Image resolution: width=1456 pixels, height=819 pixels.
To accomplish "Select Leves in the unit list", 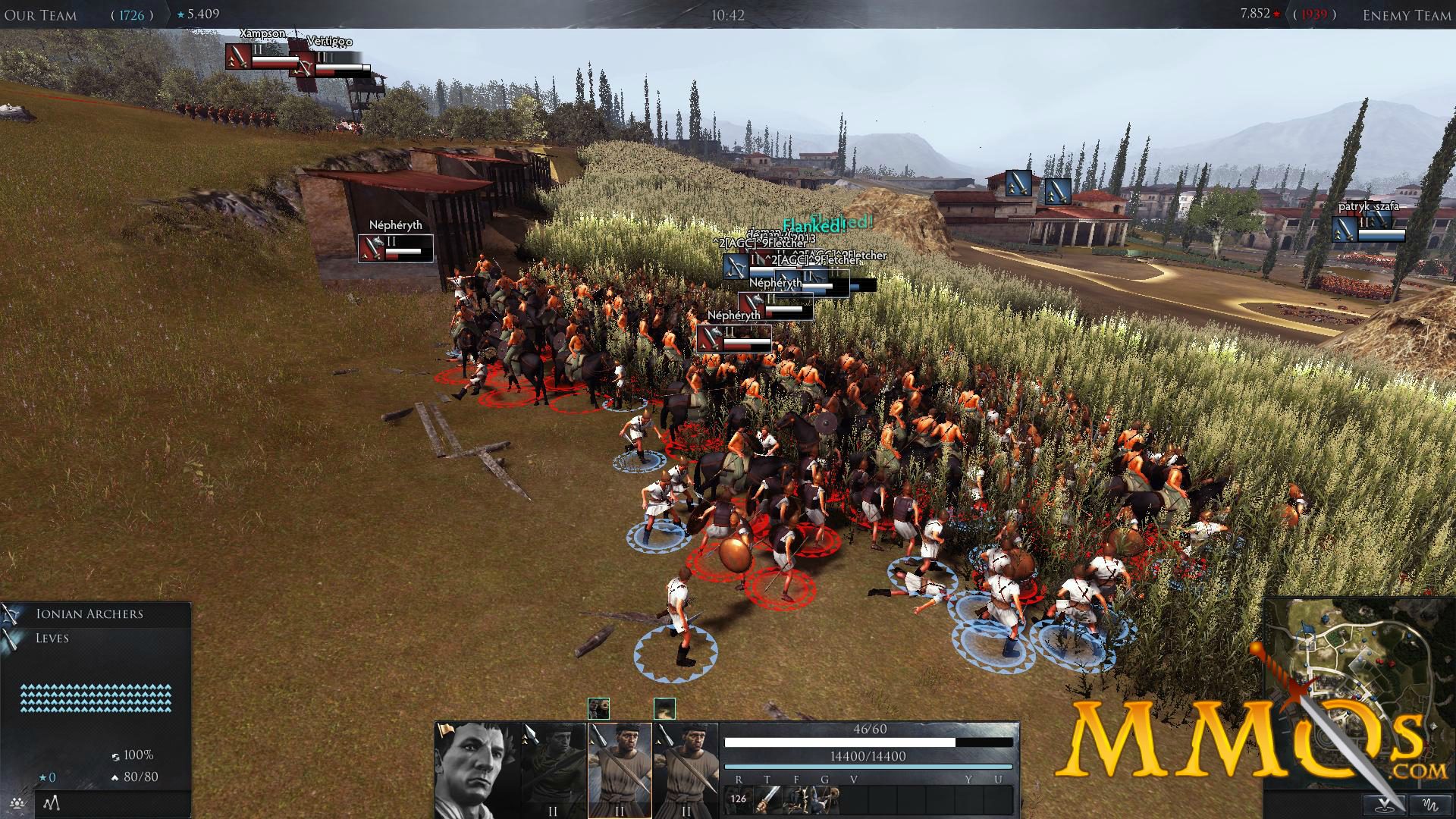I will pos(52,638).
